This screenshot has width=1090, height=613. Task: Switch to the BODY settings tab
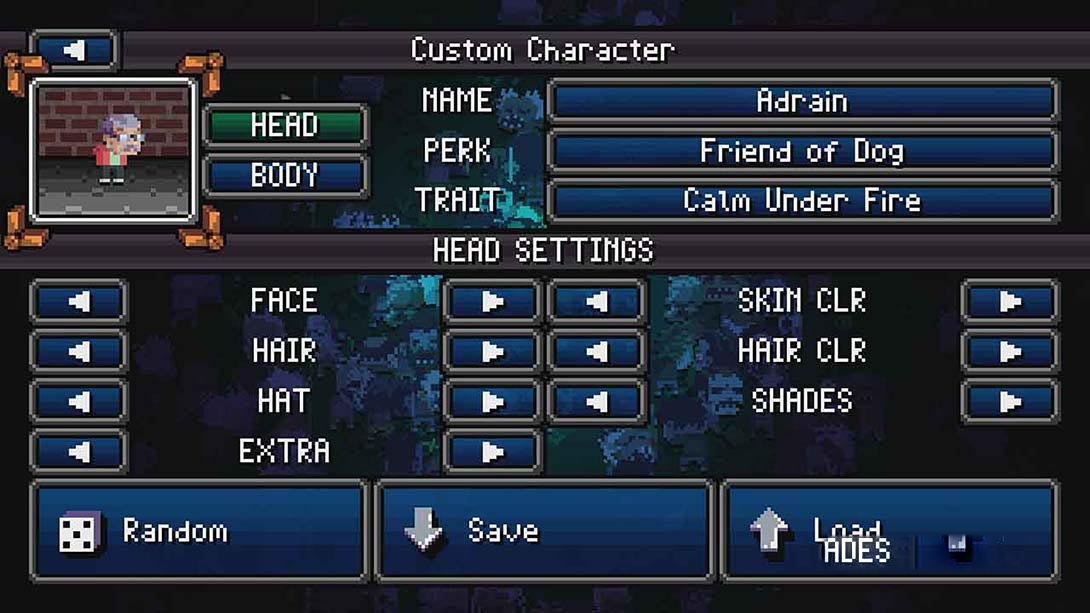[285, 176]
